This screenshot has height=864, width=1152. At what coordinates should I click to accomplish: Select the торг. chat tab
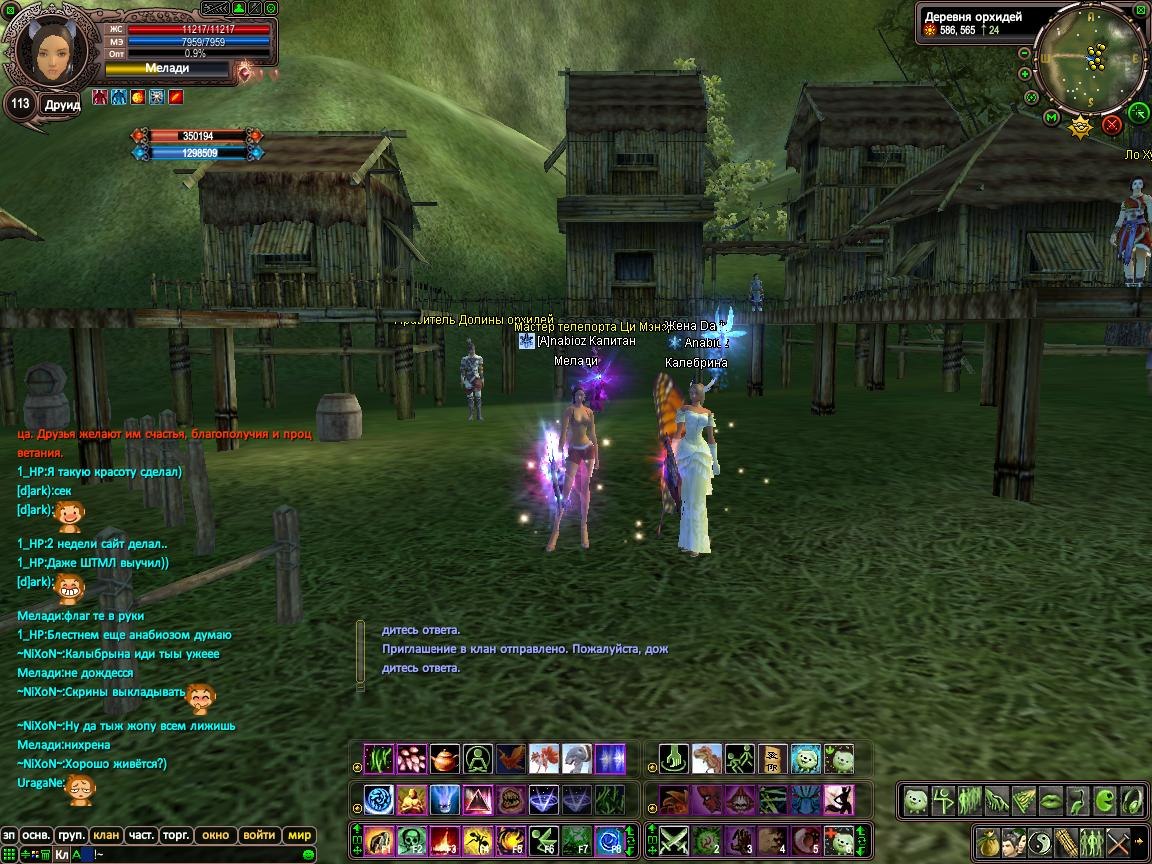pyautogui.click(x=177, y=835)
